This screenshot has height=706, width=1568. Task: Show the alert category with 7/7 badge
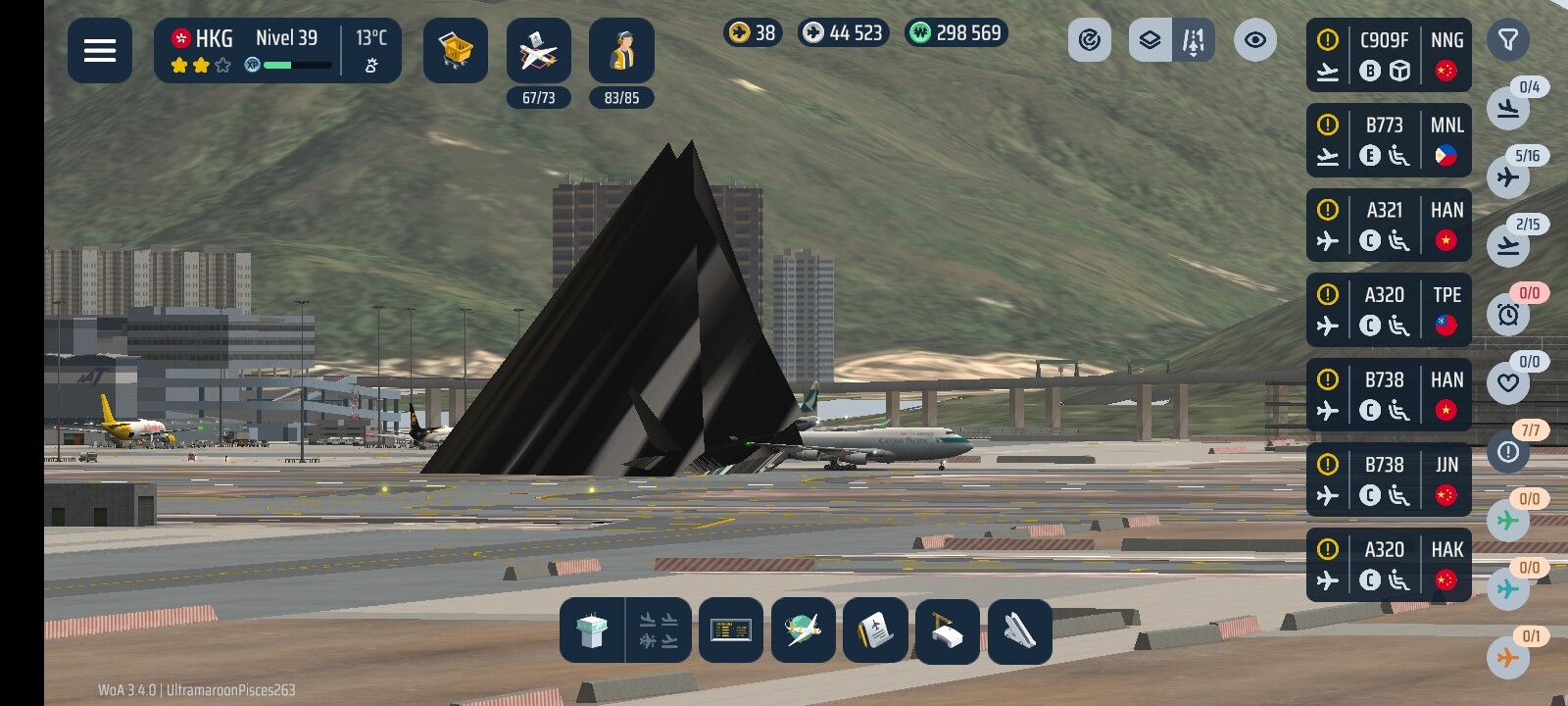tap(1508, 451)
